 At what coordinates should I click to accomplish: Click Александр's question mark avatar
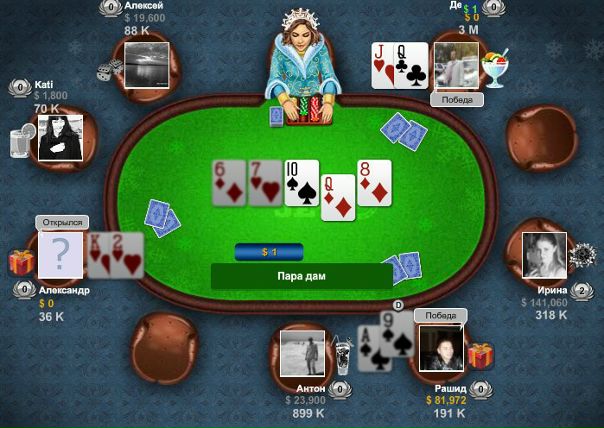(x=61, y=254)
